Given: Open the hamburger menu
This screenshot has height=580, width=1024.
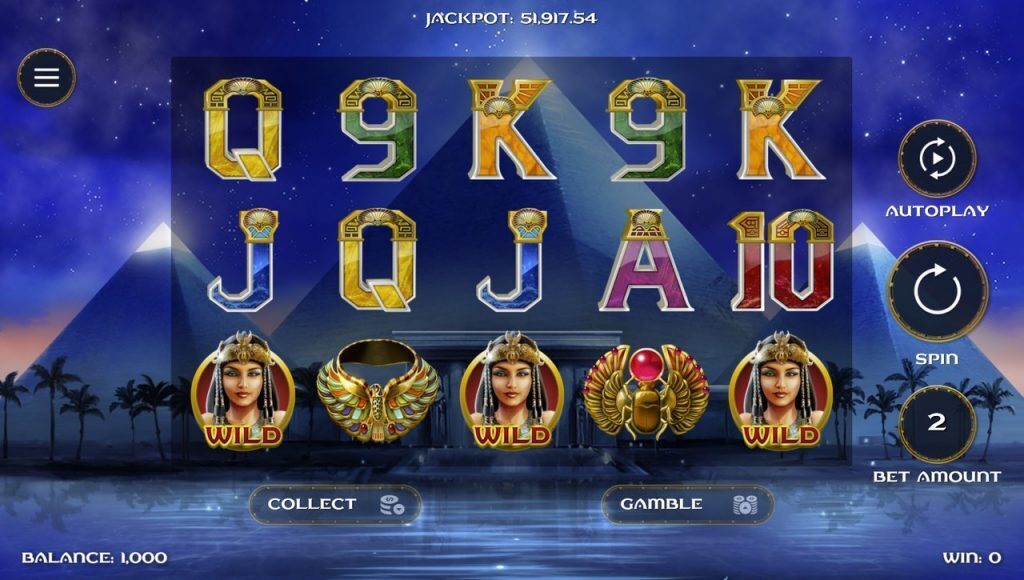Looking at the screenshot, I should 46,78.
